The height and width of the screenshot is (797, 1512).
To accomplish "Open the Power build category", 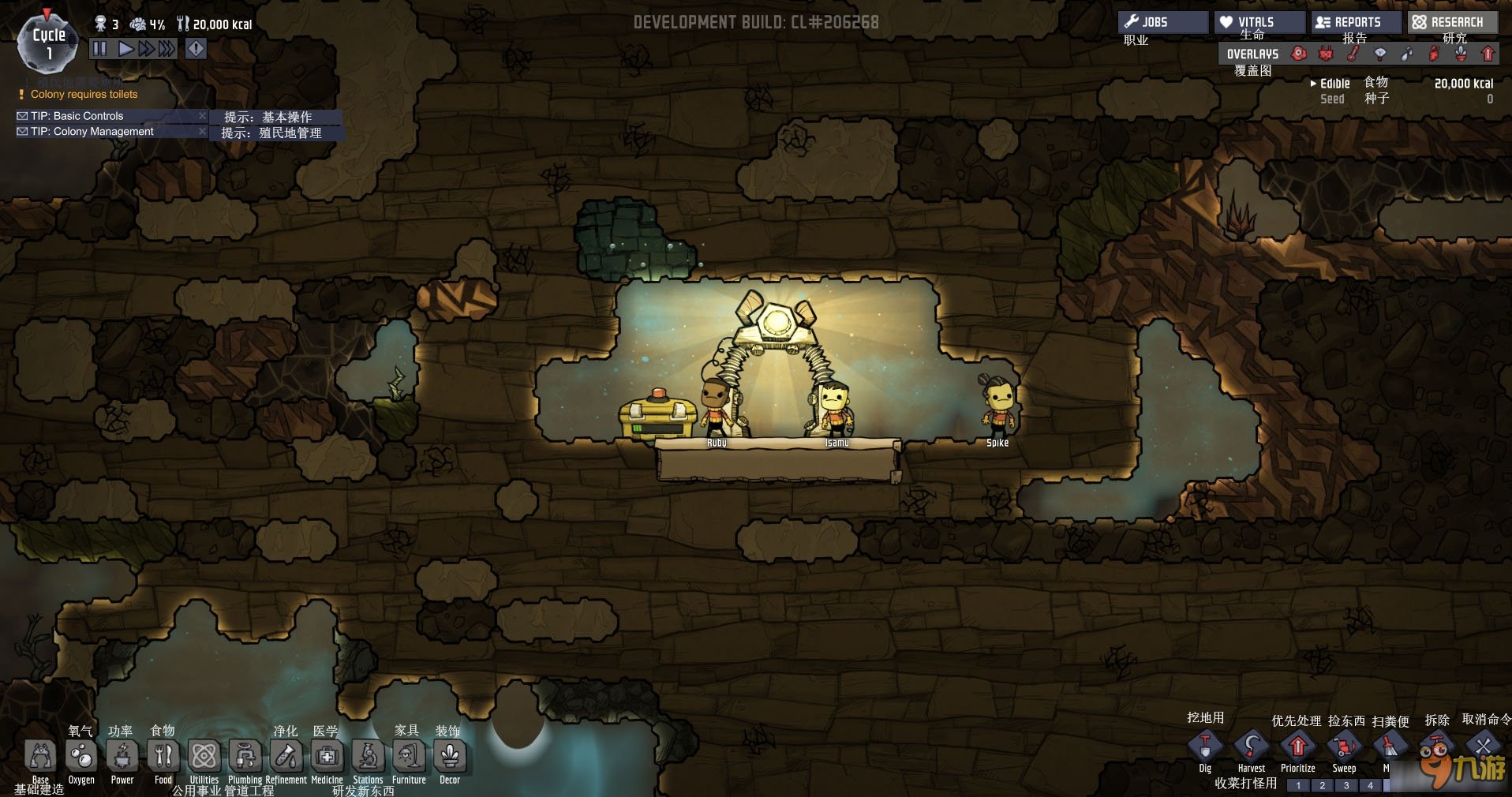I will click(x=122, y=757).
